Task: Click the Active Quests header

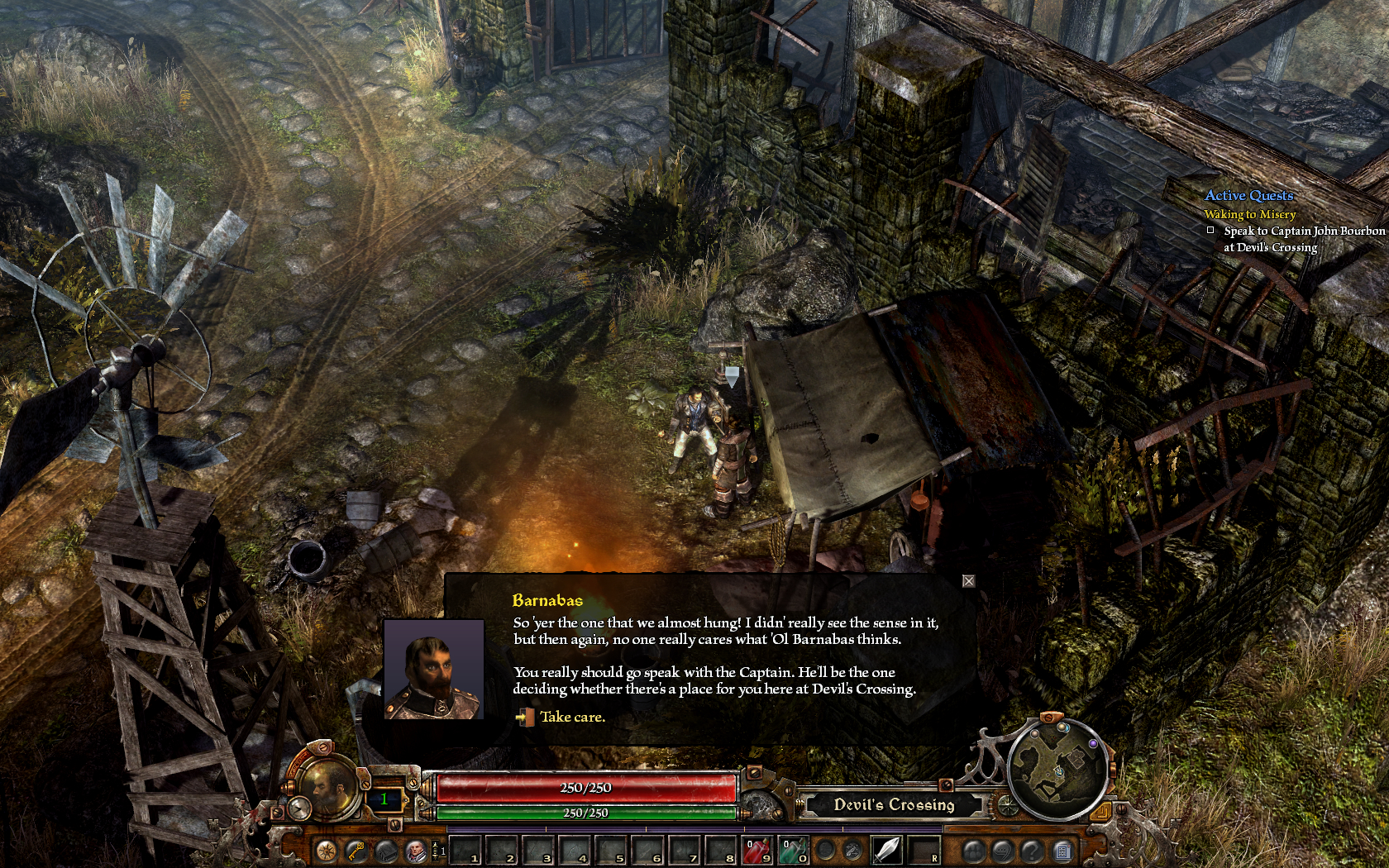Action: click(x=1248, y=195)
